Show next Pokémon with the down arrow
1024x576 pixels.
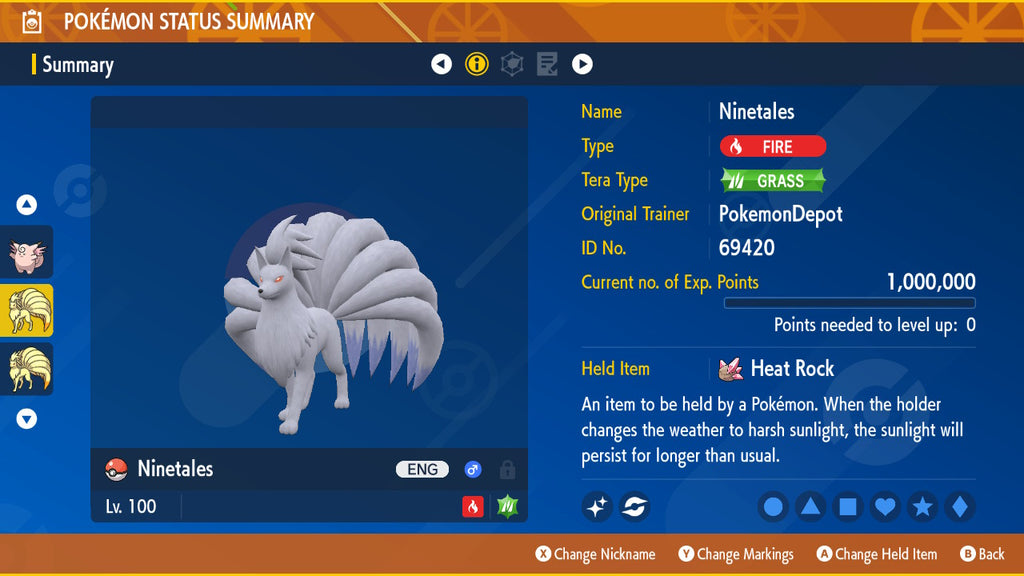click(27, 419)
